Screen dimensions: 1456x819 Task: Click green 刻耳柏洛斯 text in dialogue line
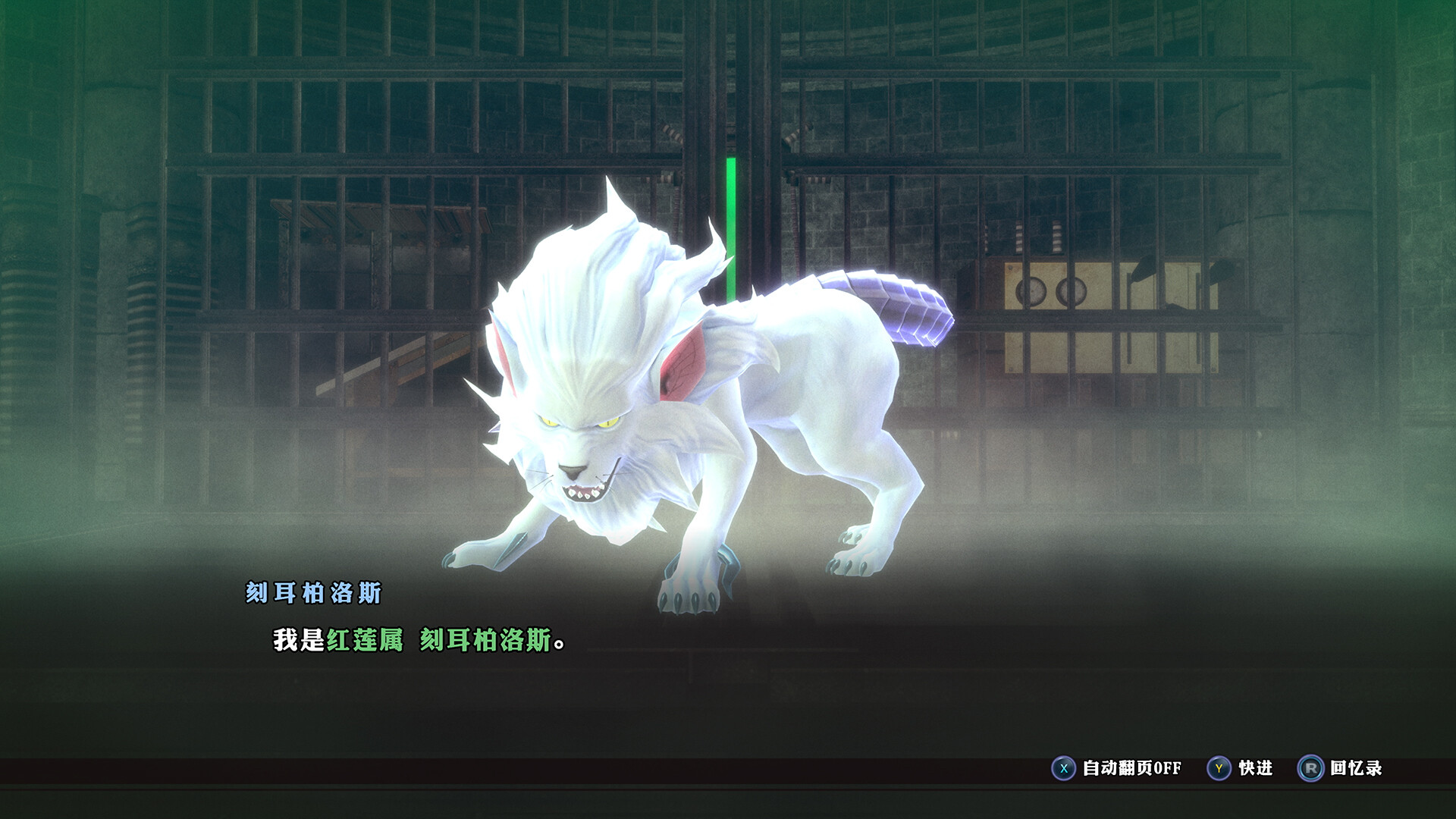[x=485, y=640]
